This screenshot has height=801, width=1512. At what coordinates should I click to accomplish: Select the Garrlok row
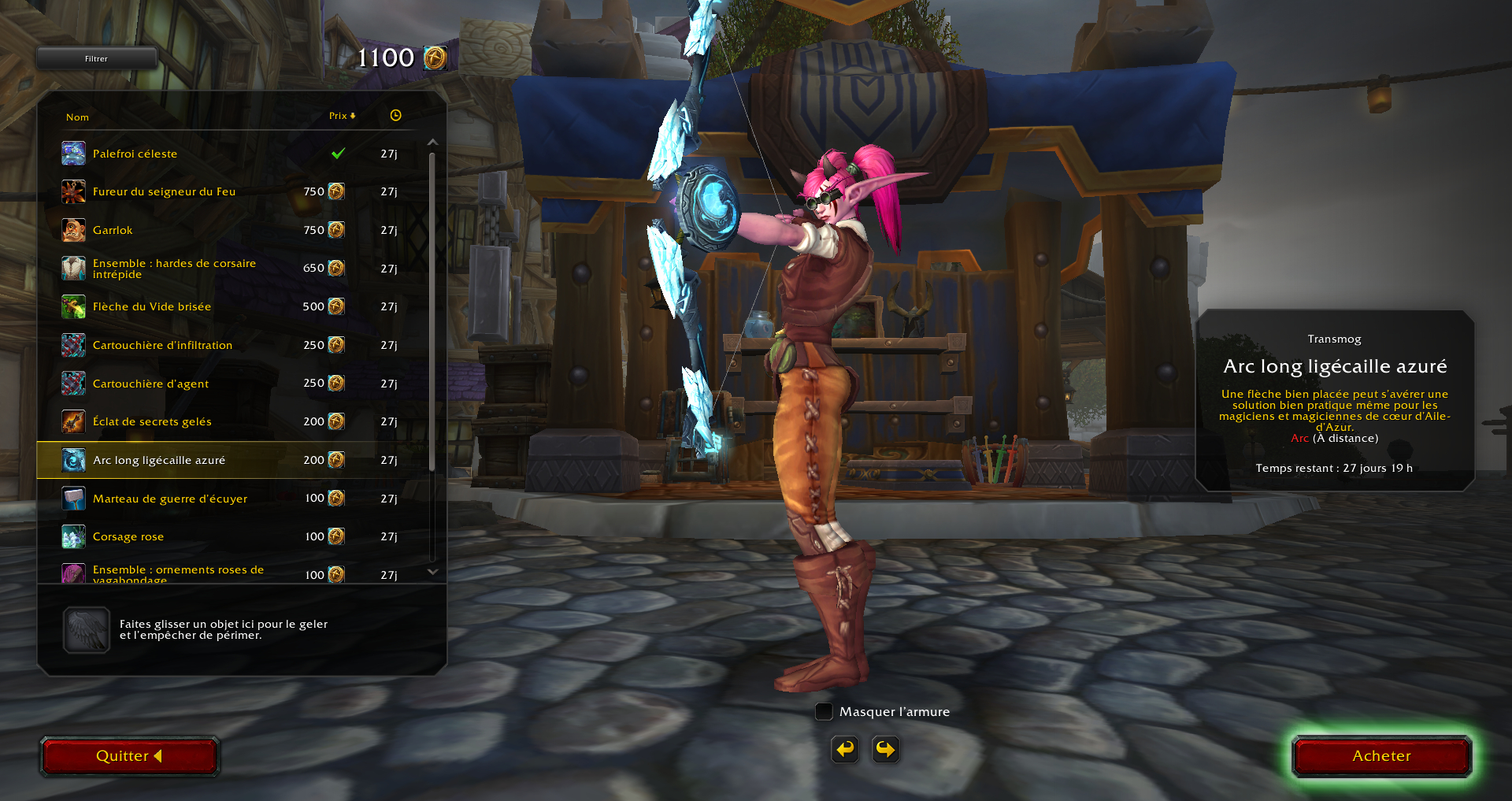(x=113, y=230)
